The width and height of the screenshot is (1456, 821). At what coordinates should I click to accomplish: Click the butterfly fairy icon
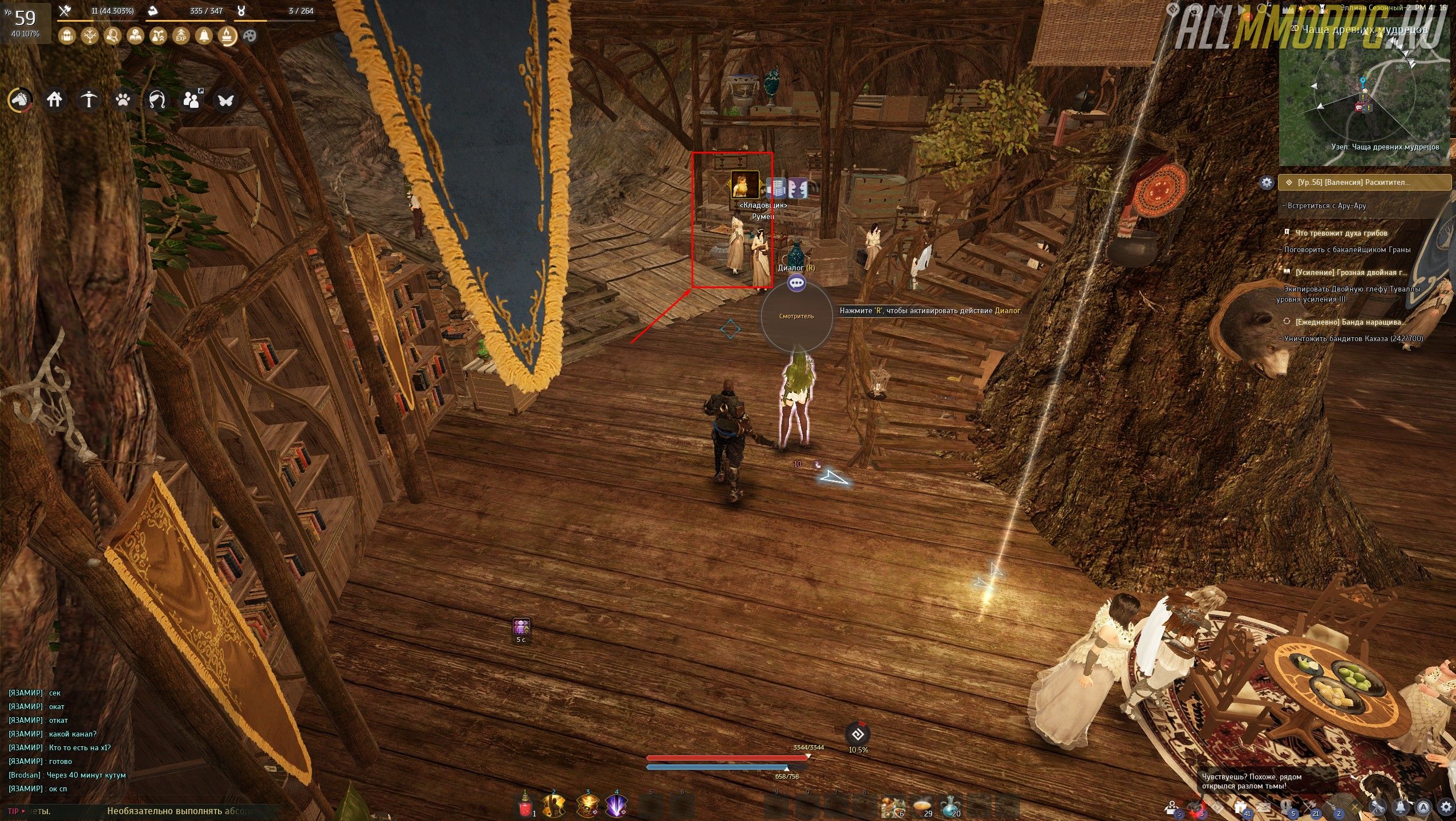pos(225,100)
